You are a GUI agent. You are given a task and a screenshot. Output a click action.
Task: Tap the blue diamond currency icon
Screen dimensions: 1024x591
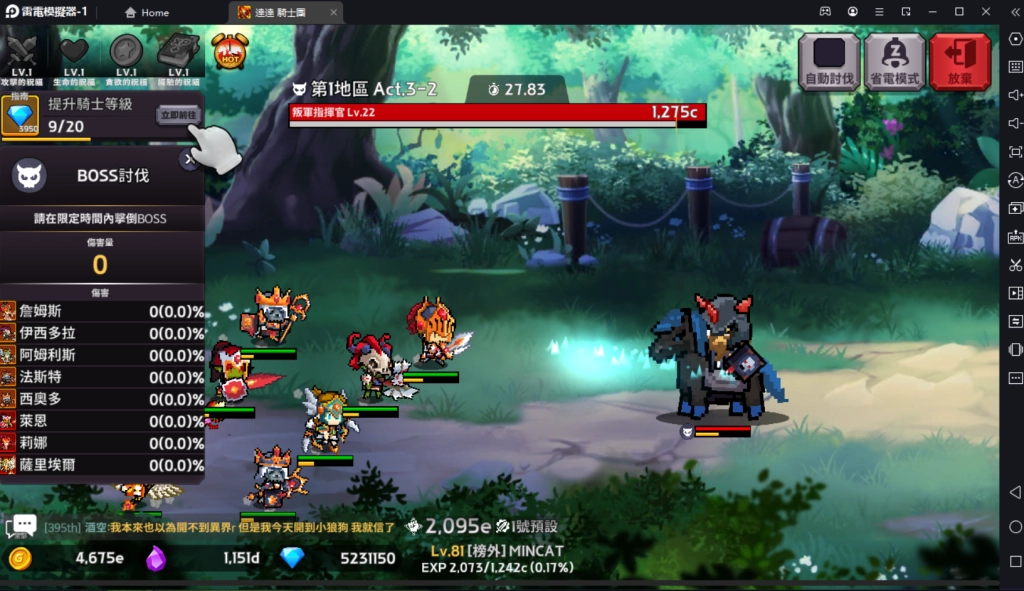tap(291, 558)
